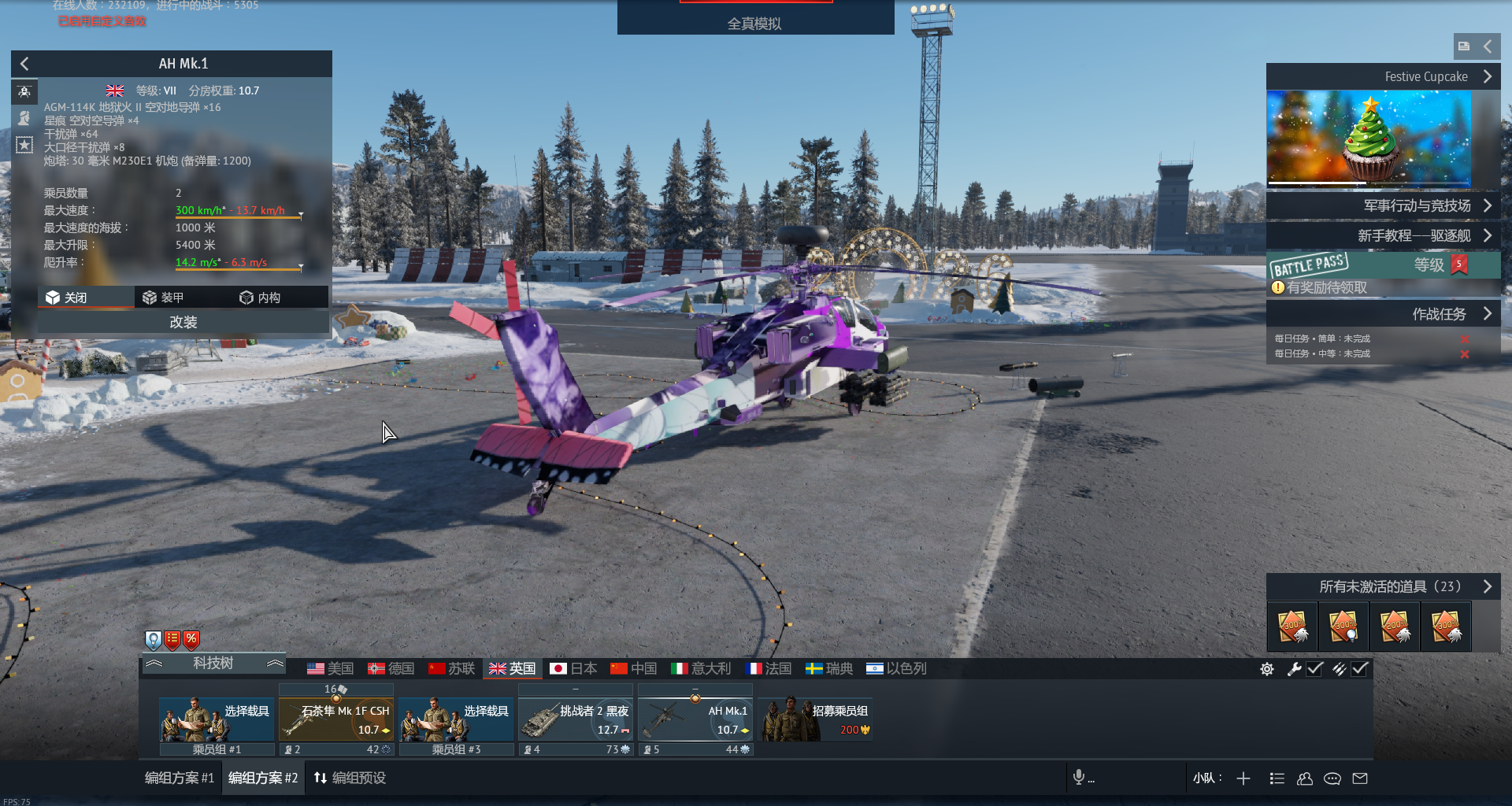Viewport: 1512px width, 806px height.
Task: Open 编组预设 preset manager
Action: [x=350, y=778]
